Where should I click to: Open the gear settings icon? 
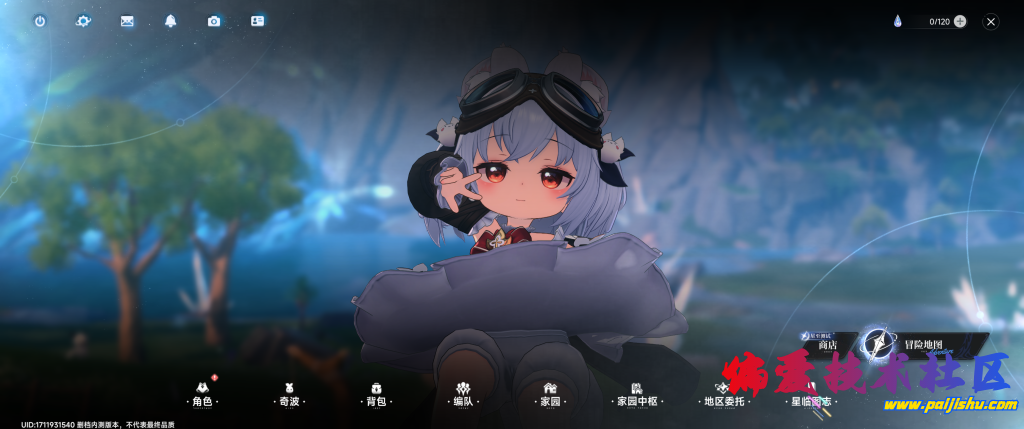[x=83, y=21]
